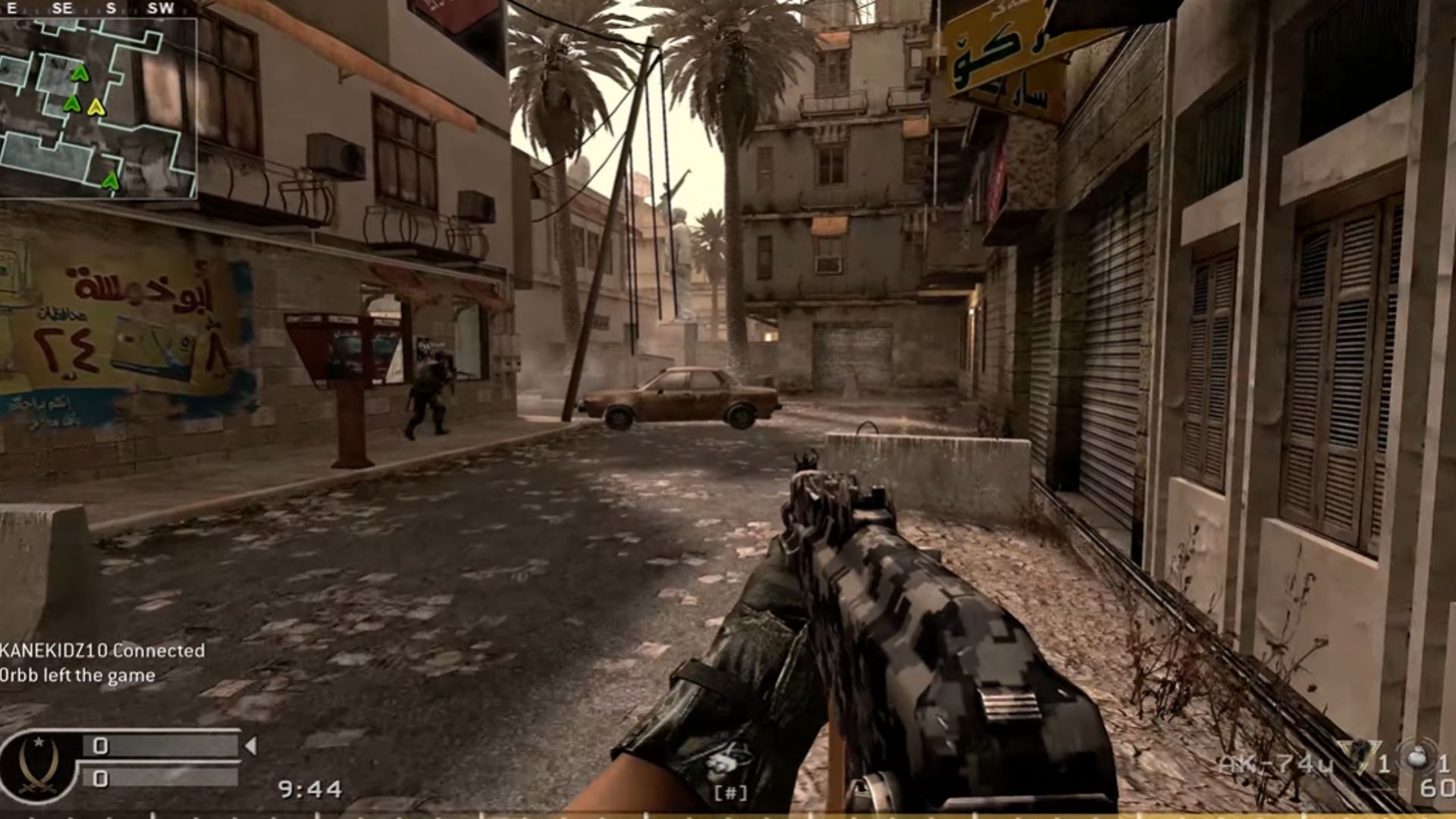This screenshot has height=819, width=1456.
Task: Click the S compass direction label
Action: [x=111, y=8]
